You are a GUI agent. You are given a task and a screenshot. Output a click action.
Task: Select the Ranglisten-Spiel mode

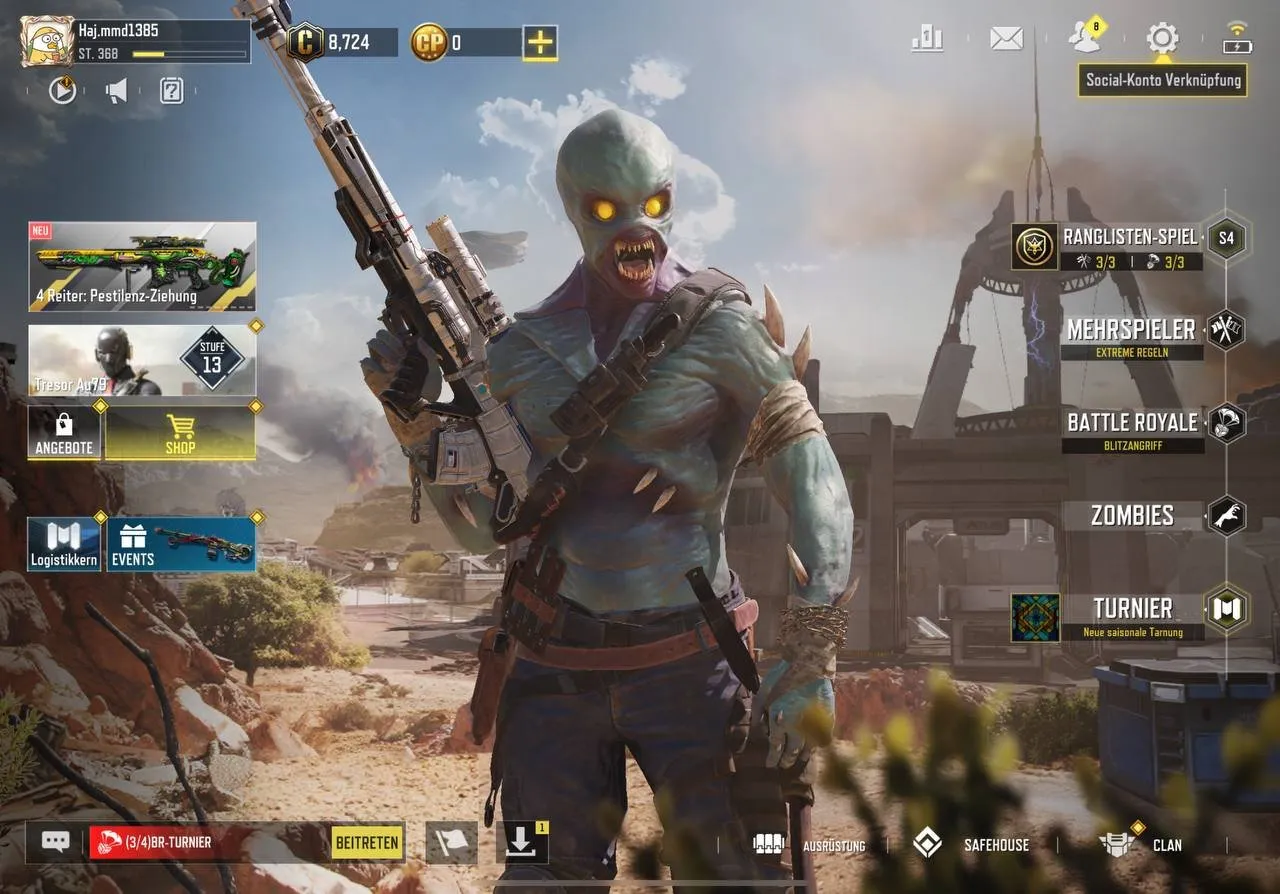1128,238
